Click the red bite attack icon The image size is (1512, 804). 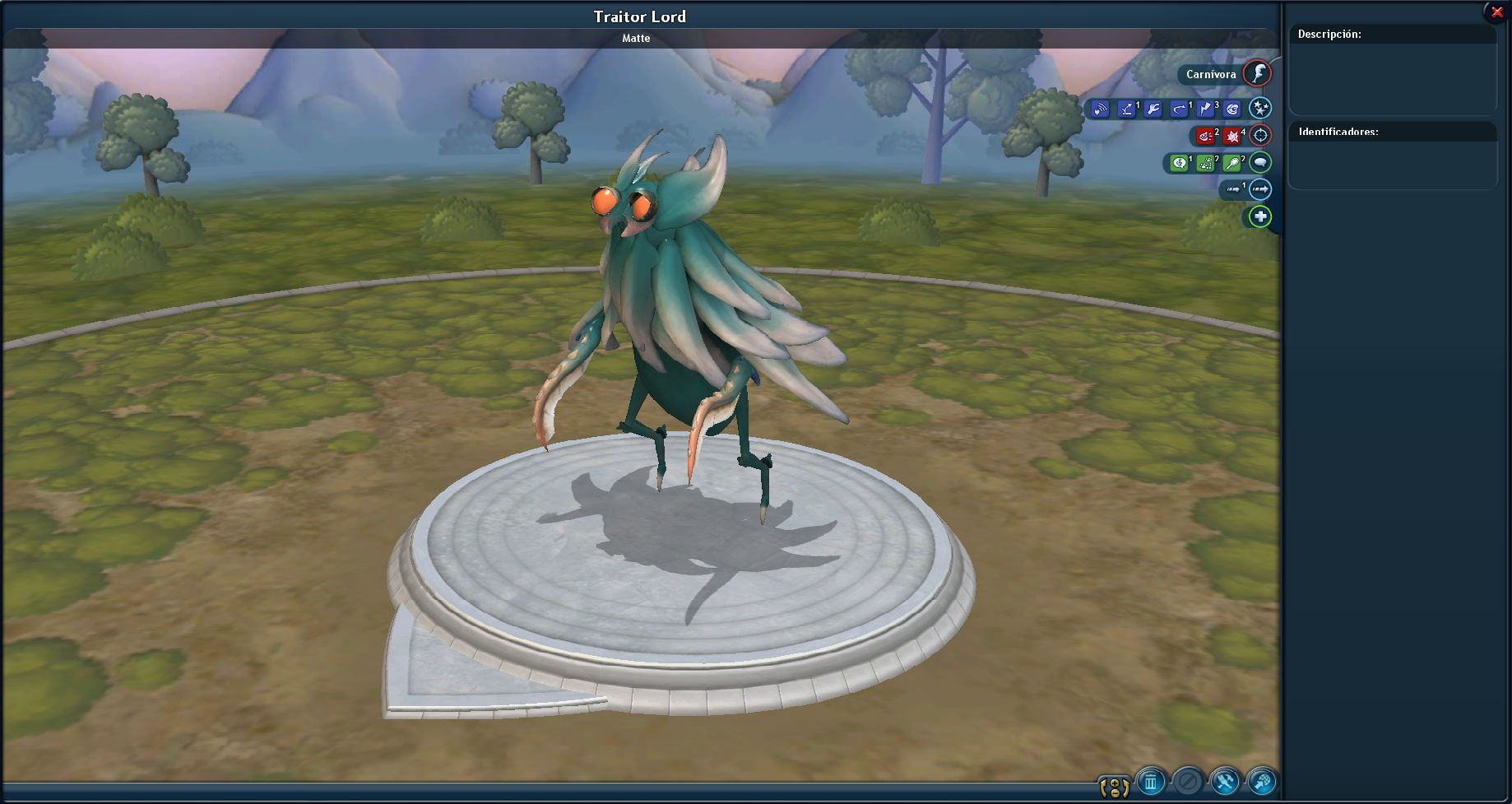(x=1205, y=136)
